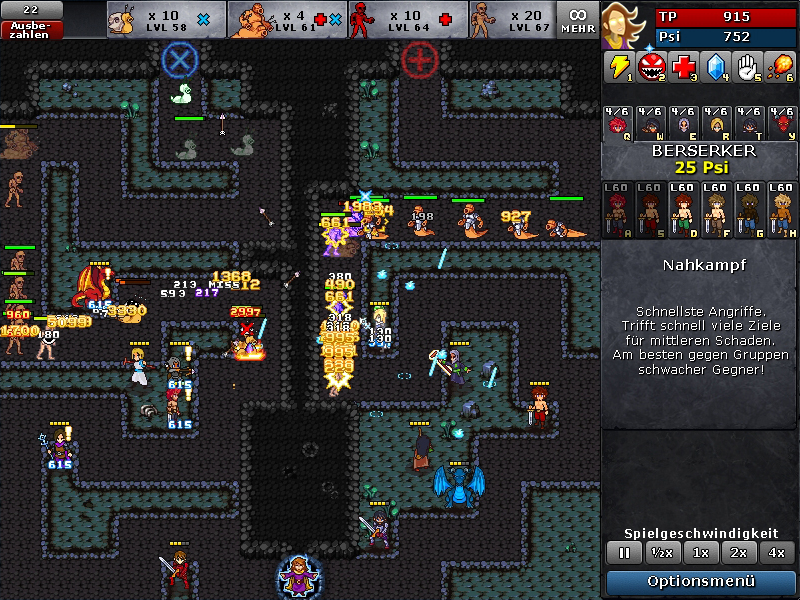Select the snail wave card LVL 58
Viewport: 800px width, 600px height.
(166, 20)
